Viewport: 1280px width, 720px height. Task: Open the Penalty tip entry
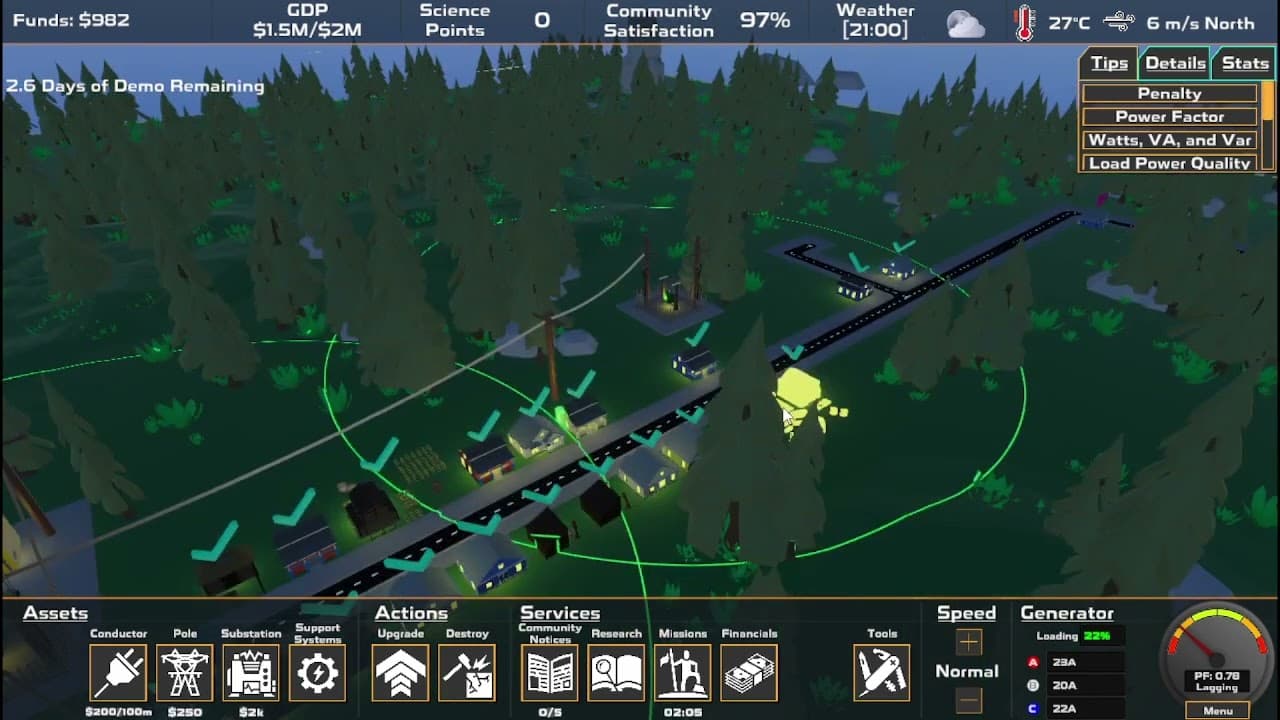[x=1169, y=93]
